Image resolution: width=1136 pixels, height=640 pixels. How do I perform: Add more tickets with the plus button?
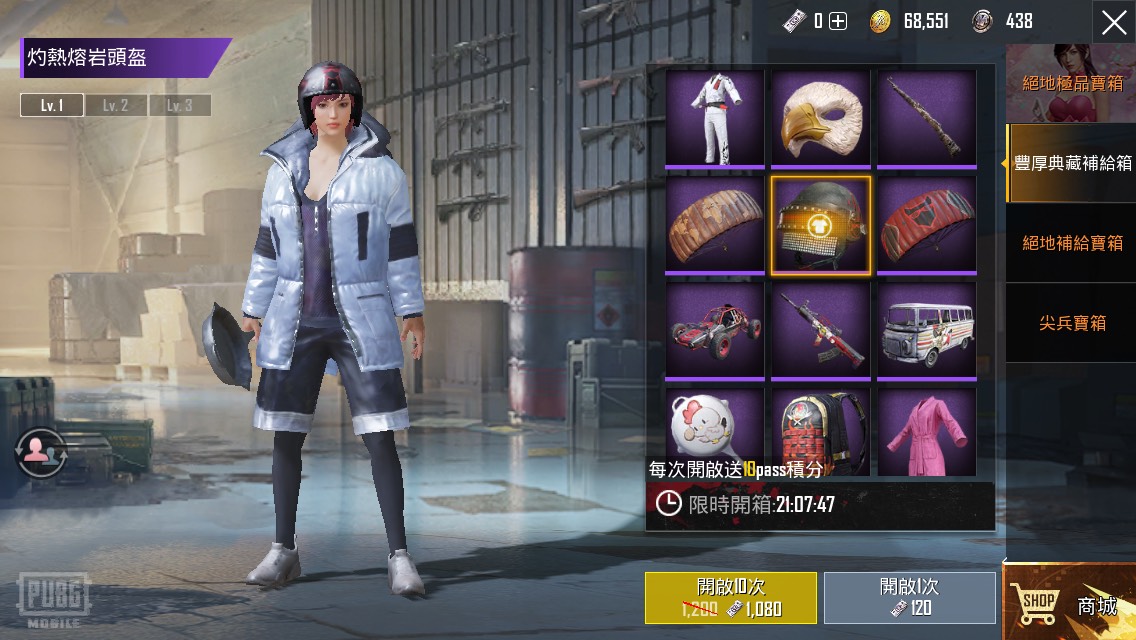coord(838,21)
